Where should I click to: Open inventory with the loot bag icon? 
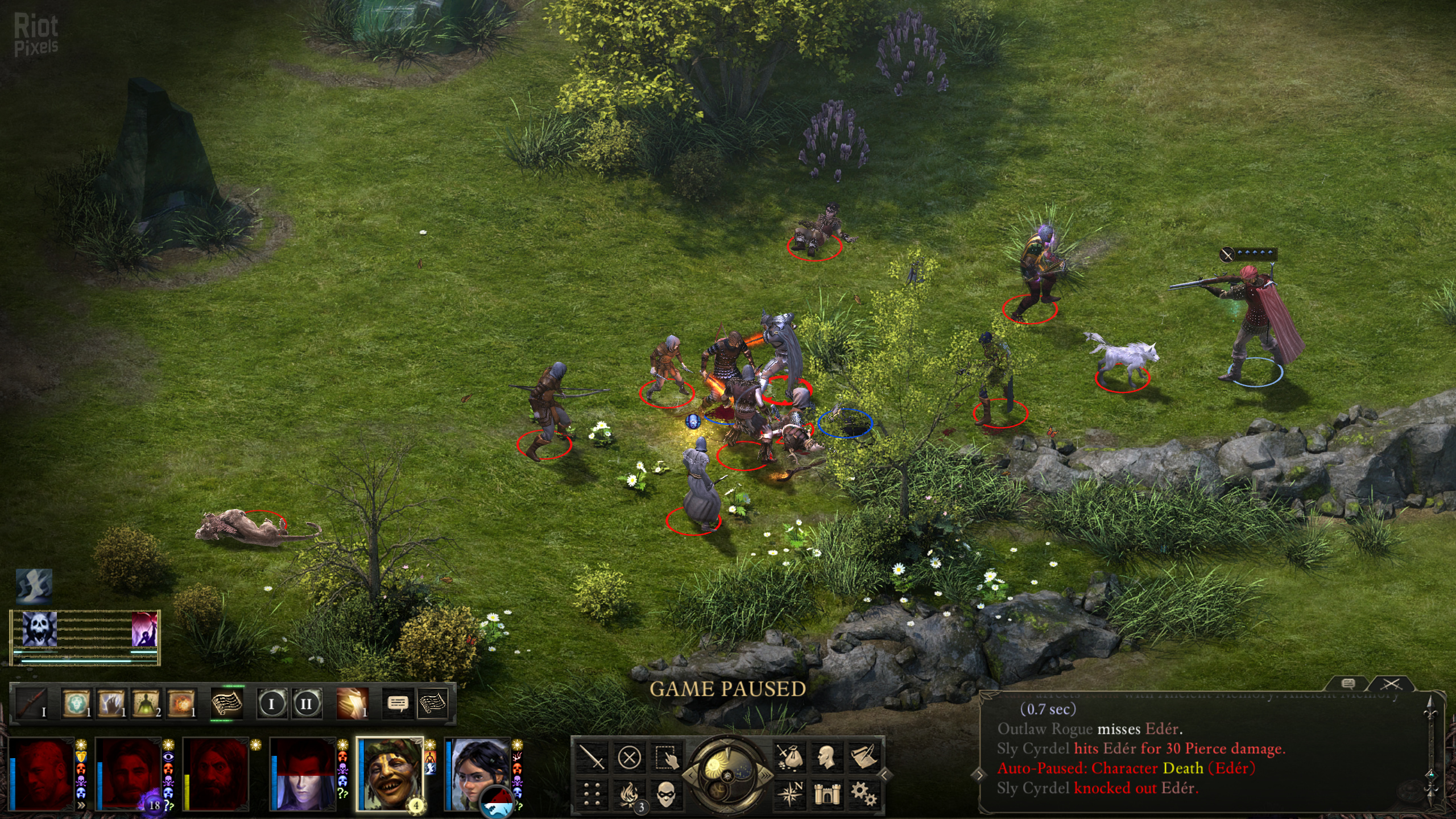(789, 758)
